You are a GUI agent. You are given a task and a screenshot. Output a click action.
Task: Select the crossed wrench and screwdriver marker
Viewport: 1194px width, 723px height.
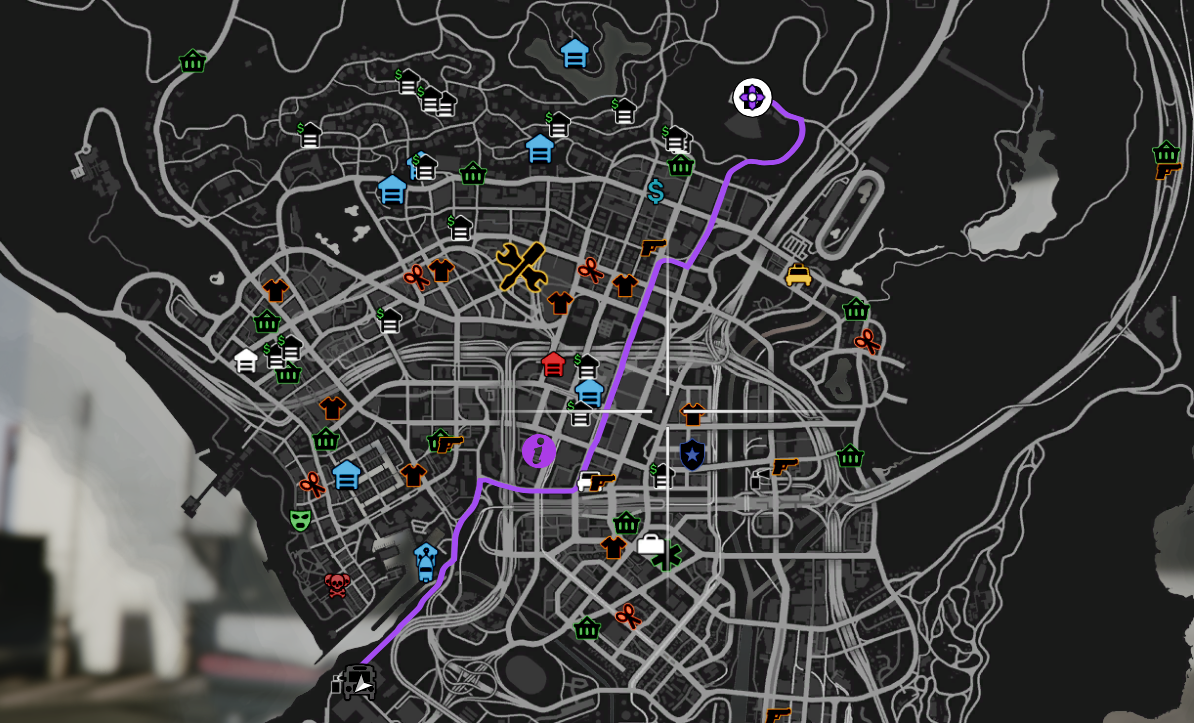521,266
